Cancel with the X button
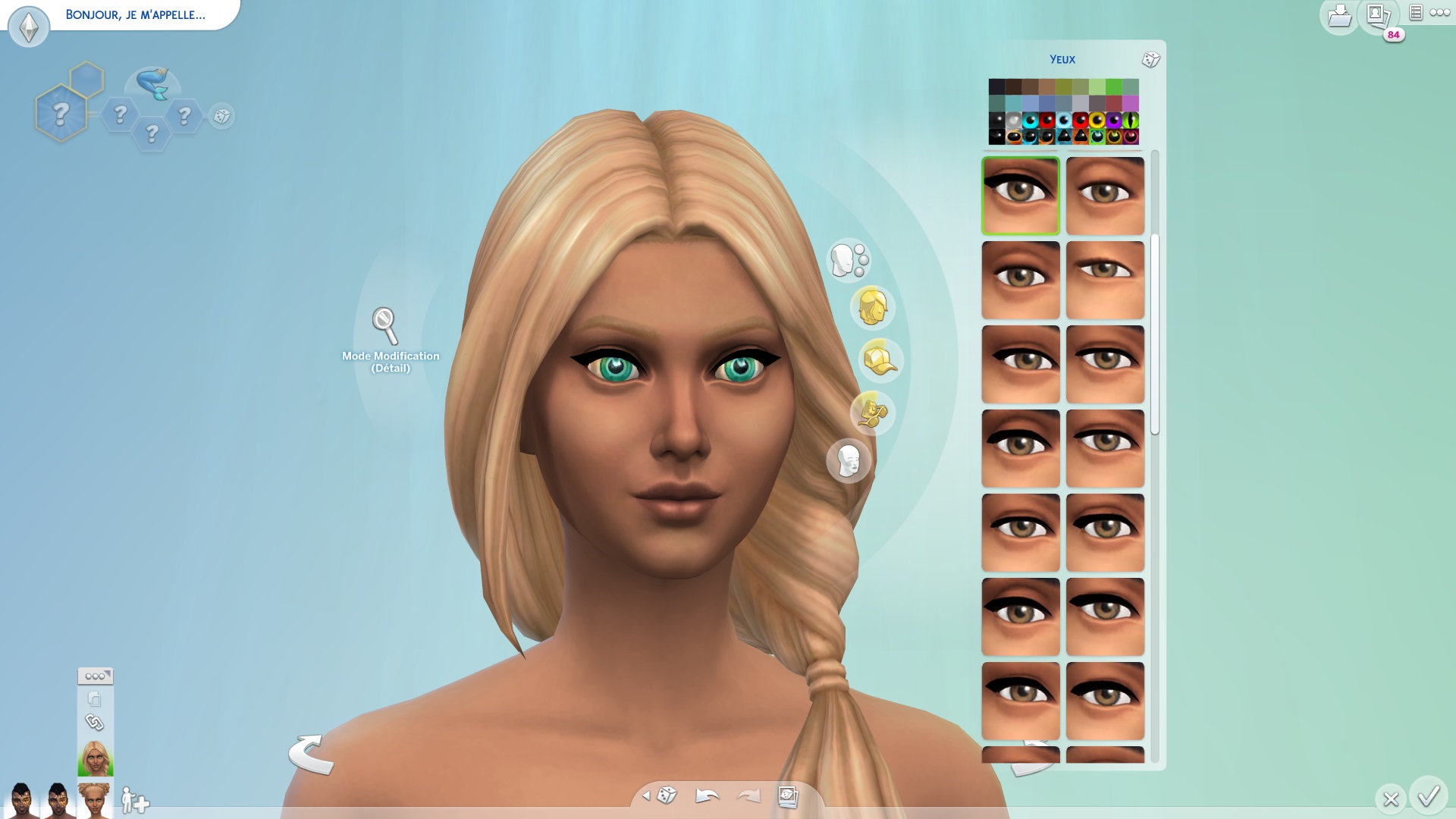The height and width of the screenshot is (819, 1456). coord(1391,799)
